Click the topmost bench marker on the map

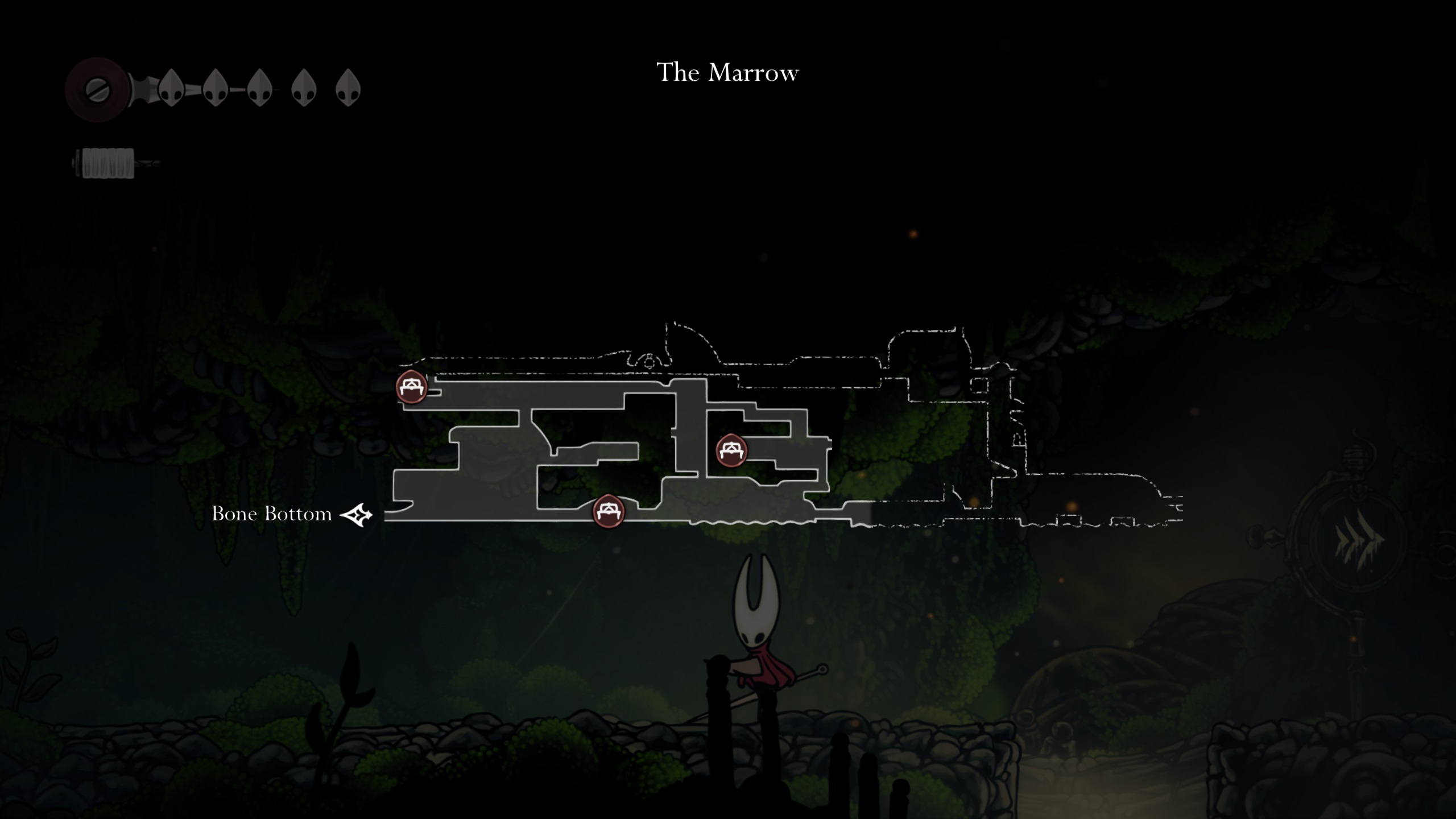click(411, 387)
